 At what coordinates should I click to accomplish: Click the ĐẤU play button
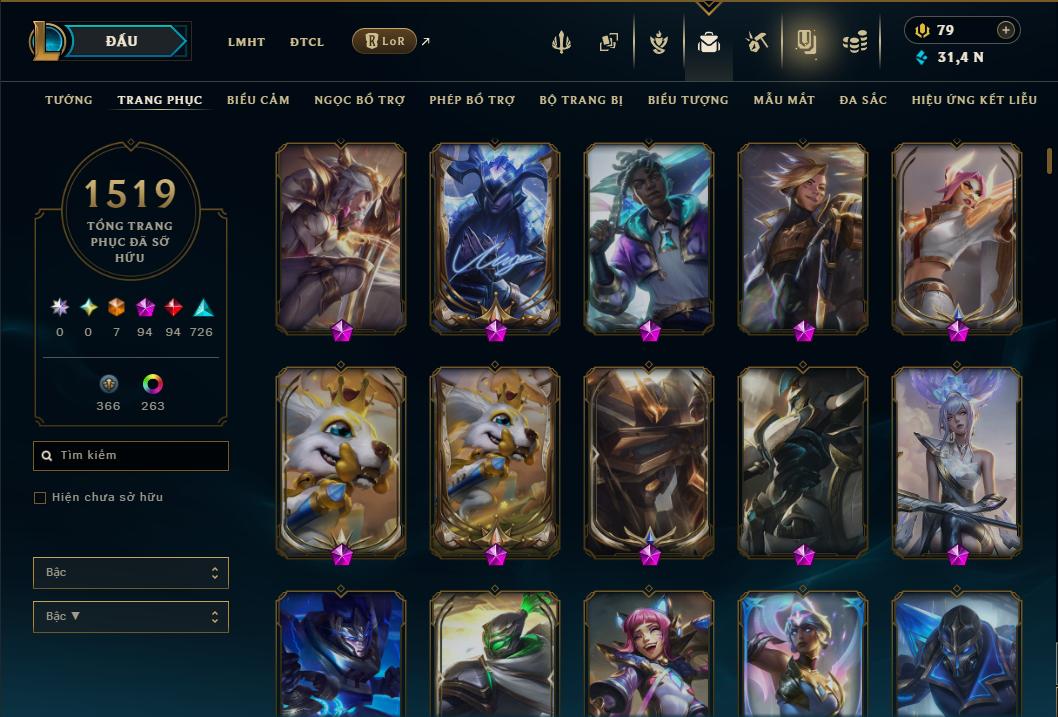[122, 41]
